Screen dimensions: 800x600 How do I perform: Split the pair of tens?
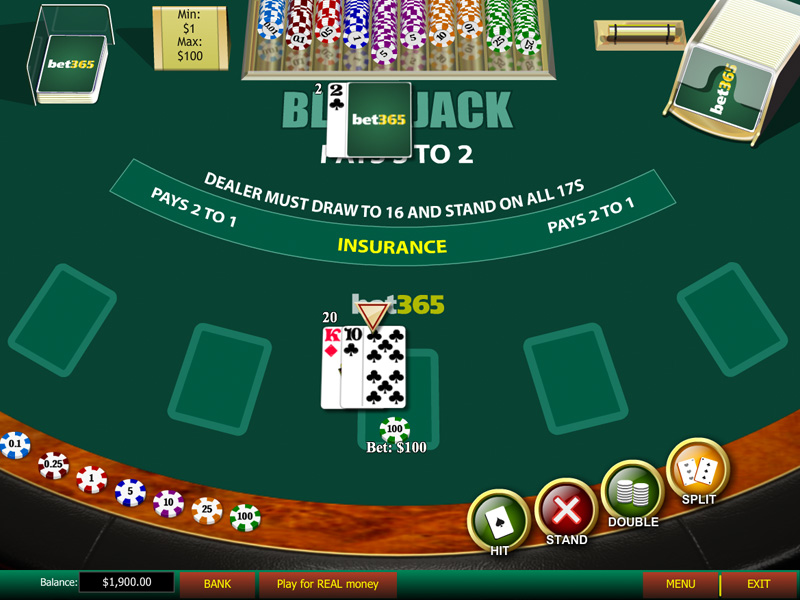point(698,470)
